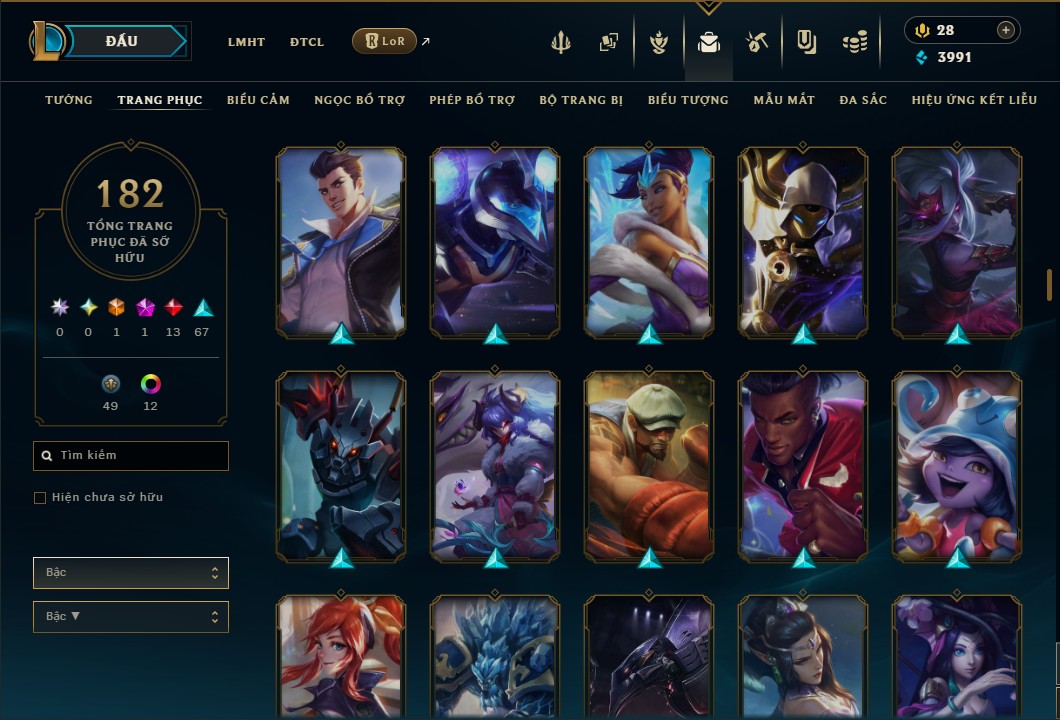Viewport: 1060px width, 720px height.
Task: Open the Bậc grouping dropdown
Action: 131,573
